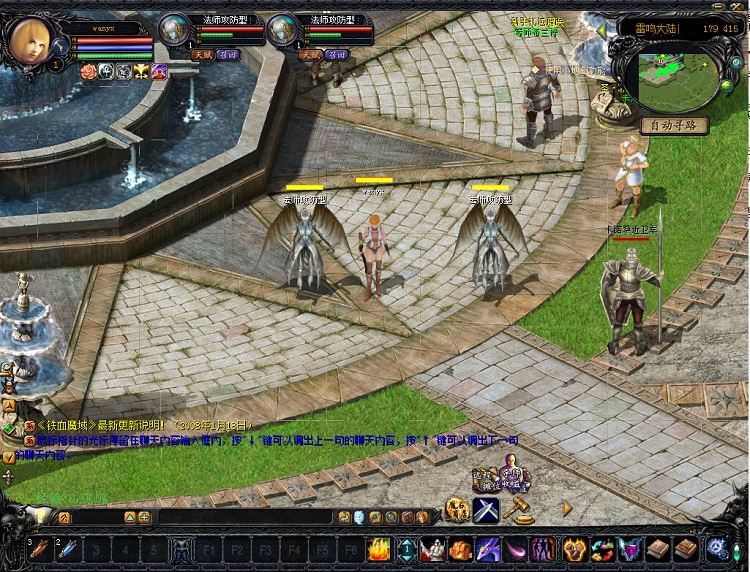Click the rose buff icon

point(87,71)
